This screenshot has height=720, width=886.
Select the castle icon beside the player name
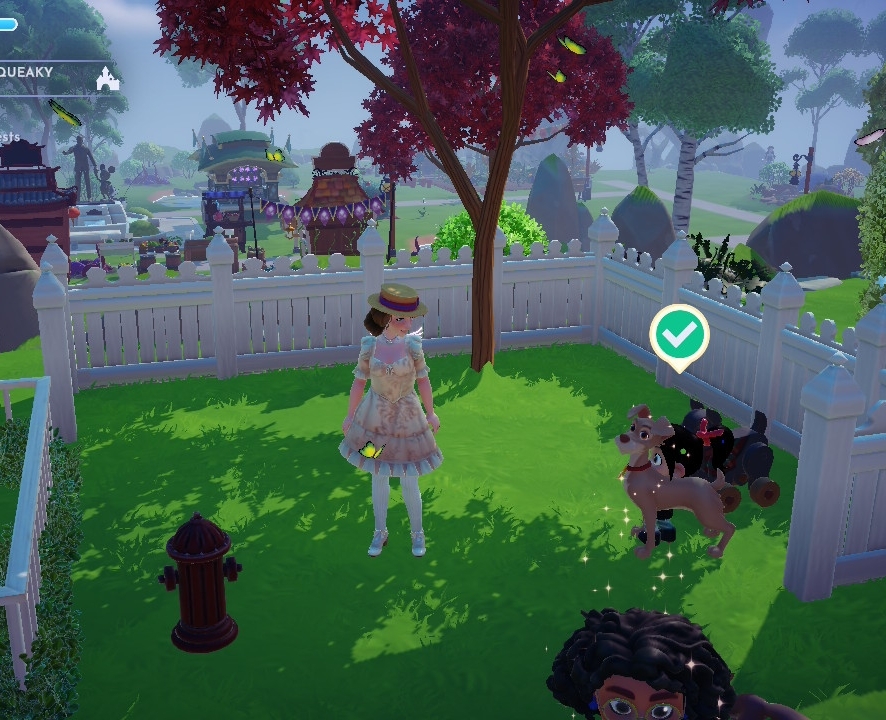coord(106,78)
